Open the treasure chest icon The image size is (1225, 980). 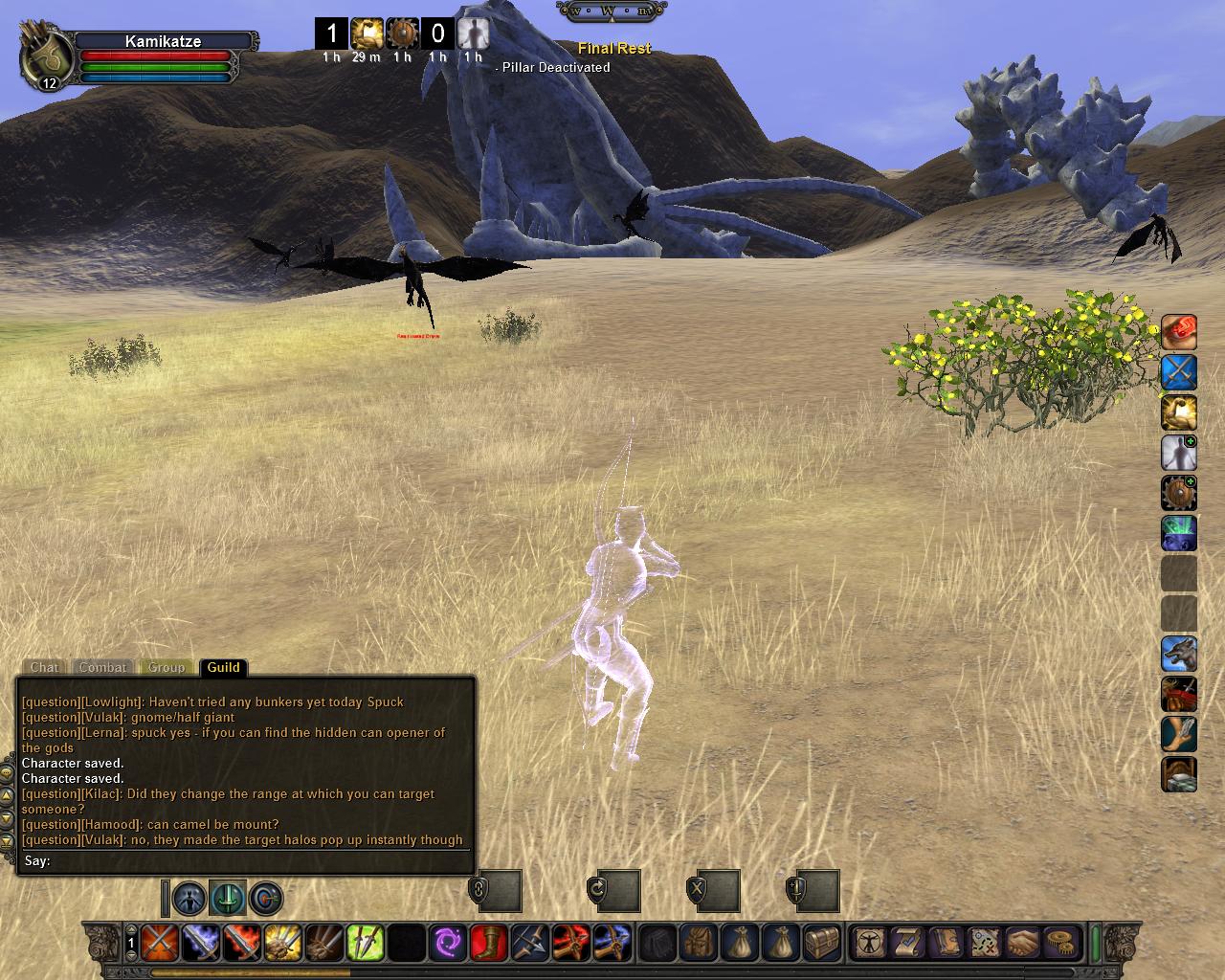(x=822, y=943)
